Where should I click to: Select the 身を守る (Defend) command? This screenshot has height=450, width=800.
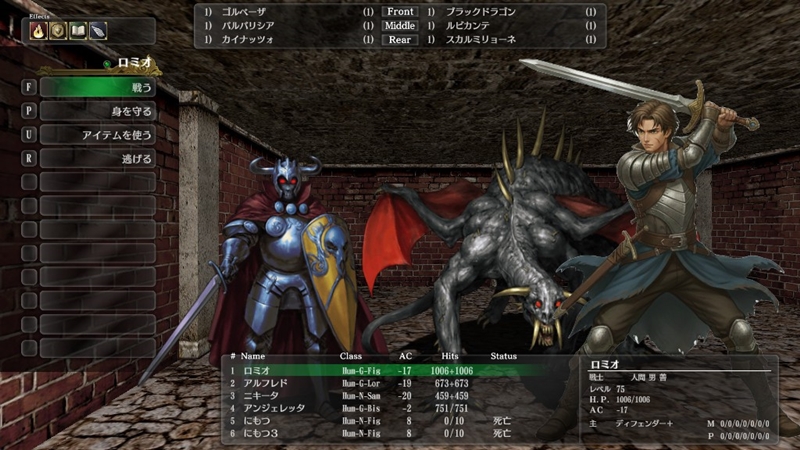(97, 111)
